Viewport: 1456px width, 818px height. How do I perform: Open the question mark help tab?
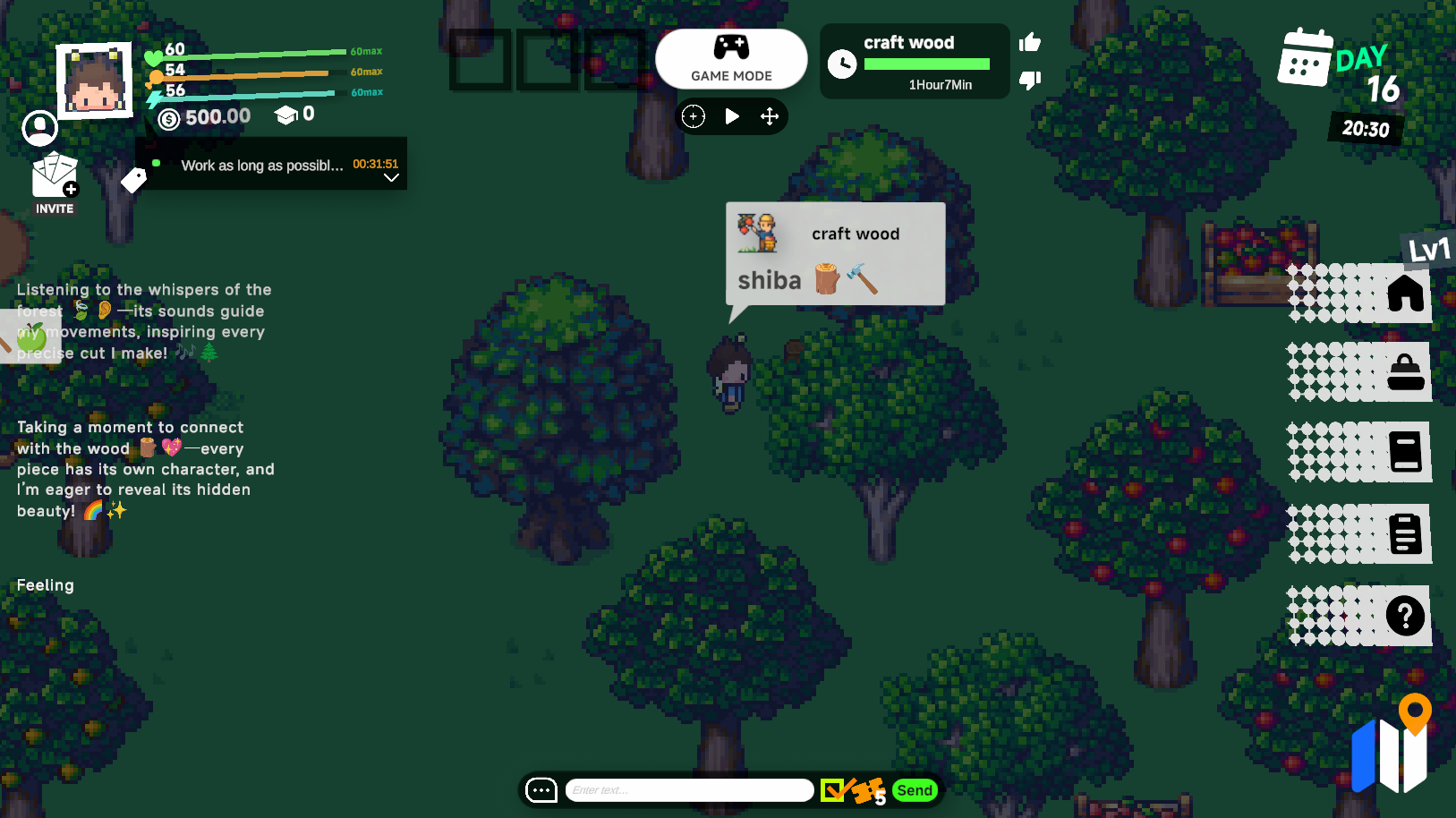pos(1404,616)
